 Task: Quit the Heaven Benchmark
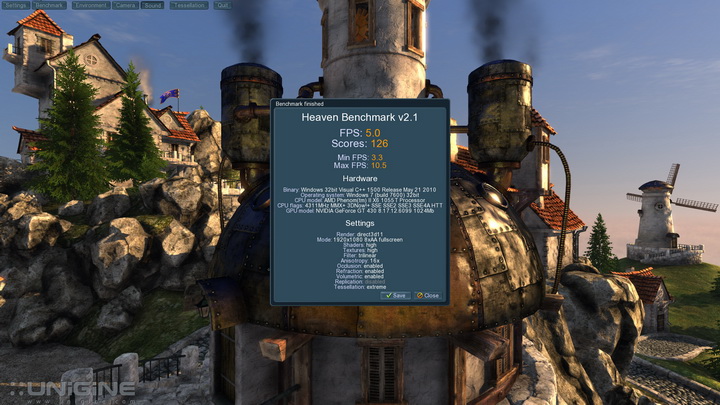(x=221, y=5)
